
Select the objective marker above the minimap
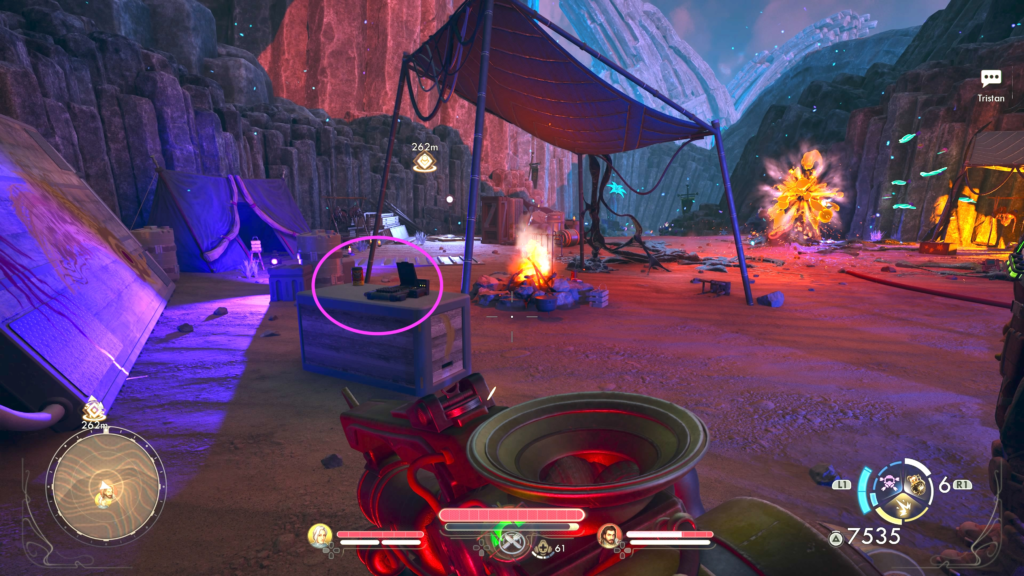point(95,408)
